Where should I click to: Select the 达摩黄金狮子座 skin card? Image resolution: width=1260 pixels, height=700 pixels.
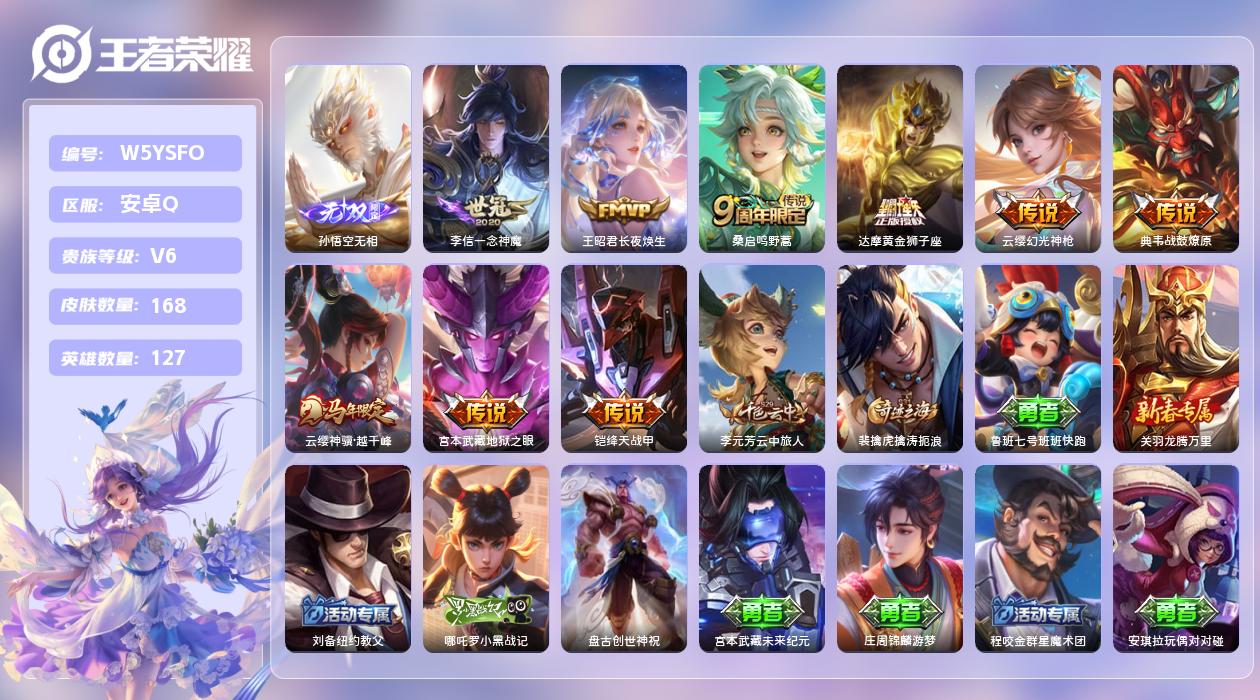point(899,158)
